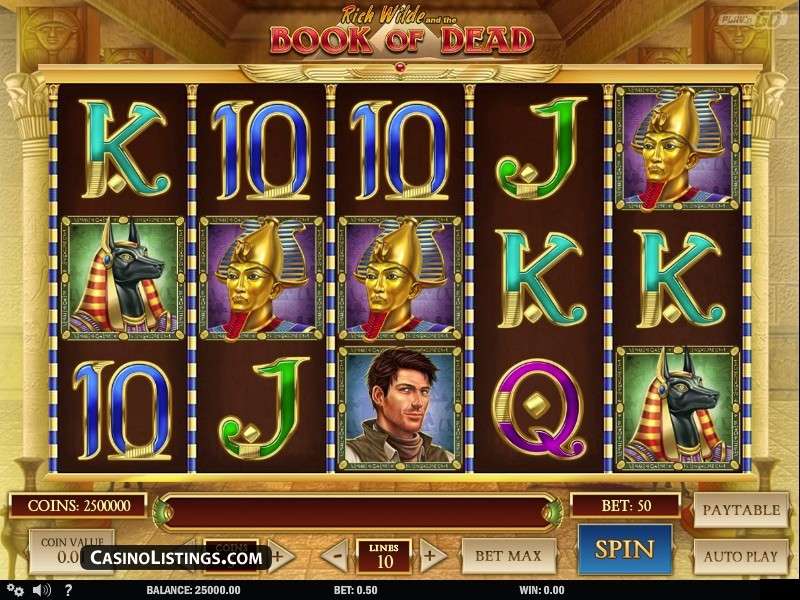Open the gear settings menu

coord(16,591)
